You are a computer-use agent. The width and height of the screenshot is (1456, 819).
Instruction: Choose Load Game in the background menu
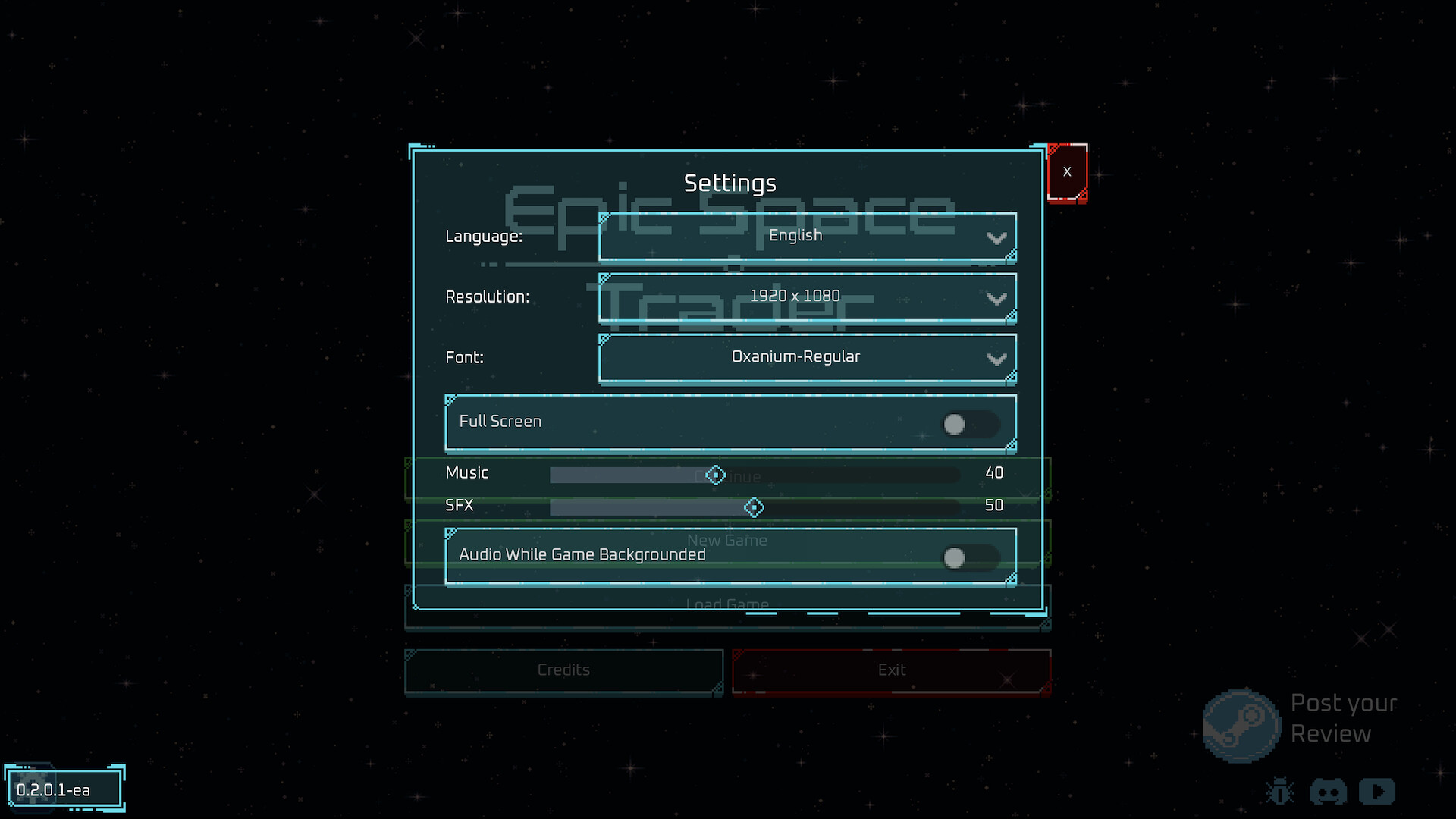[728, 604]
